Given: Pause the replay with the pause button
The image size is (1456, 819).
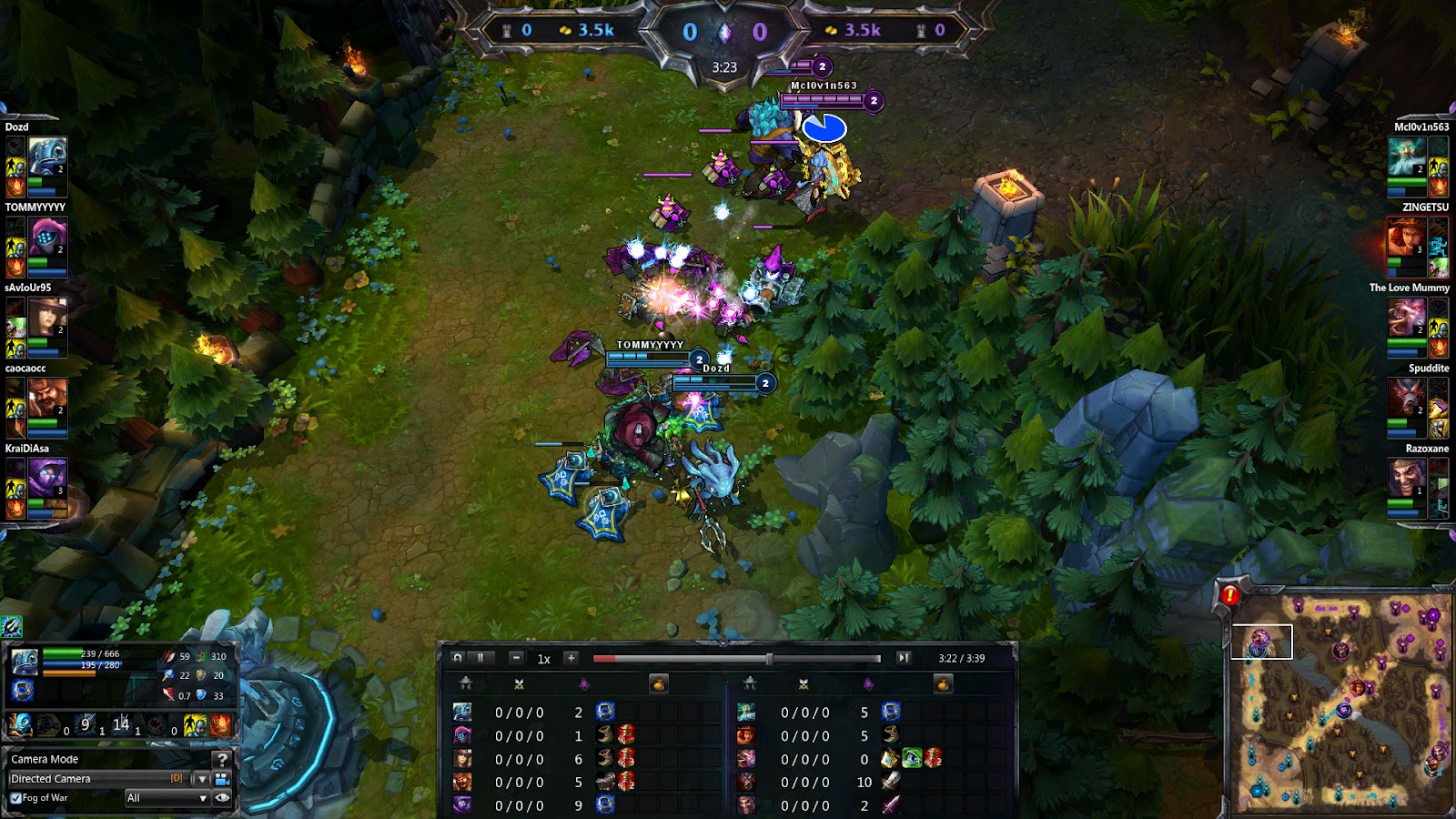Looking at the screenshot, I should coord(479,658).
